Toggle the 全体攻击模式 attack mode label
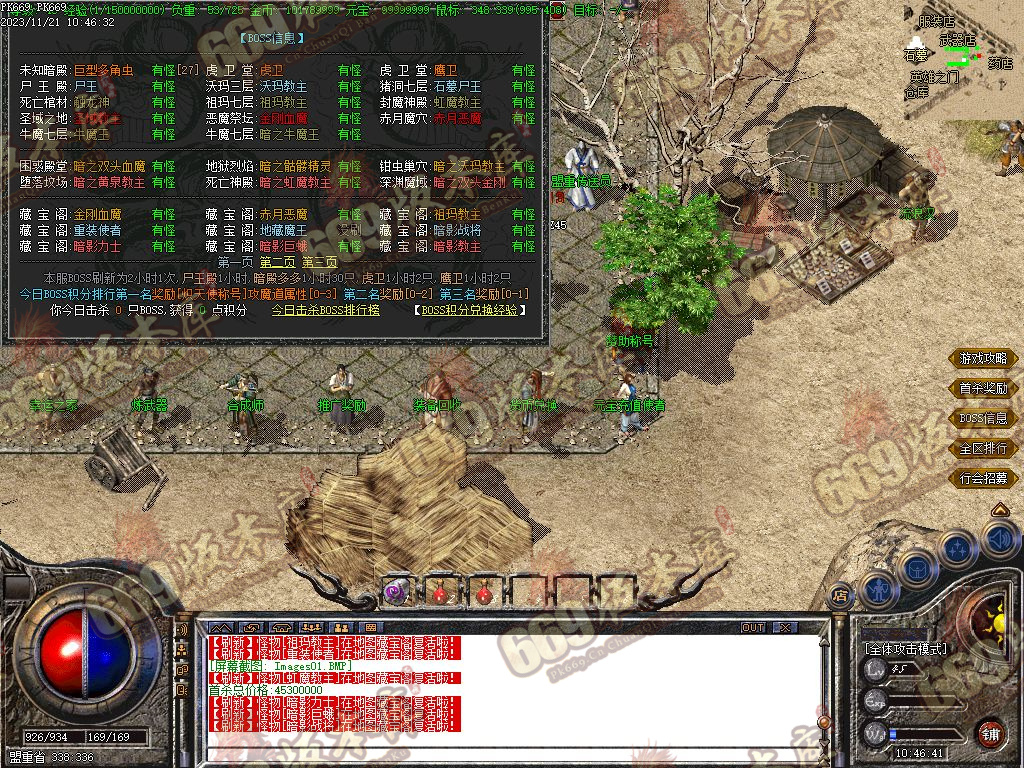This screenshot has height=768, width=1024. click(x=907, y=648)
